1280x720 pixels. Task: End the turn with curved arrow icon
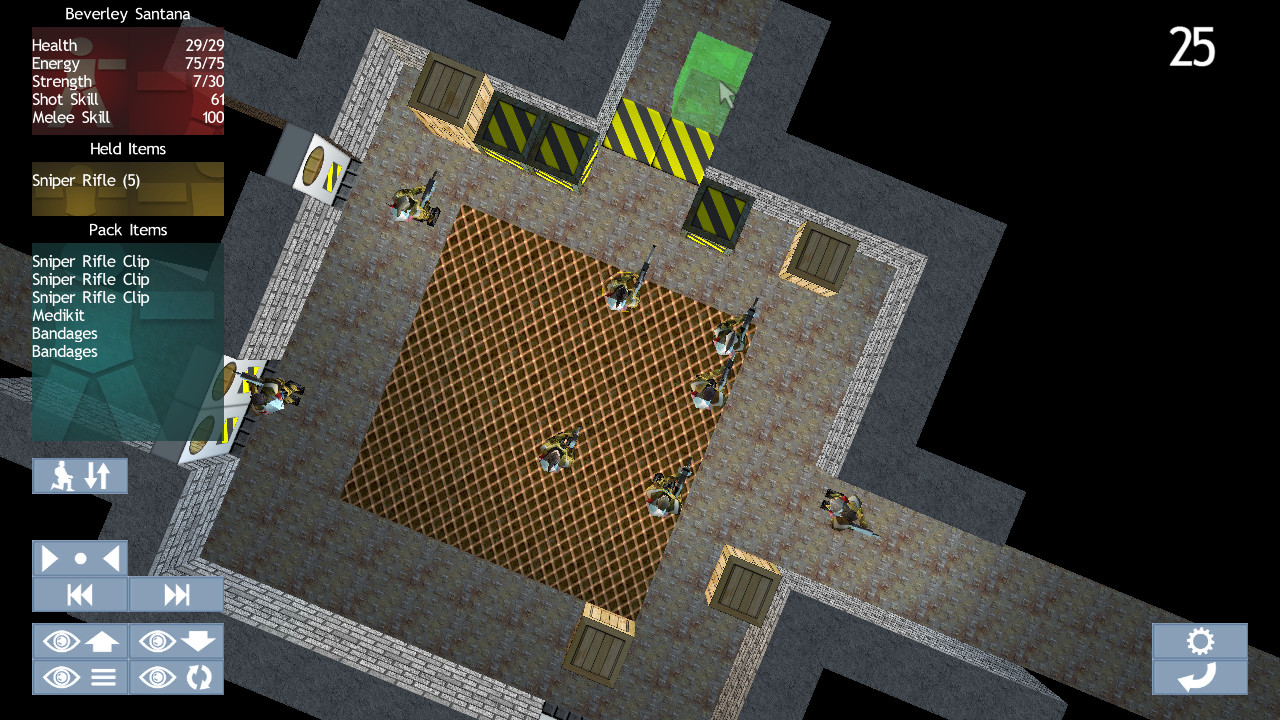coord(1200,677)
